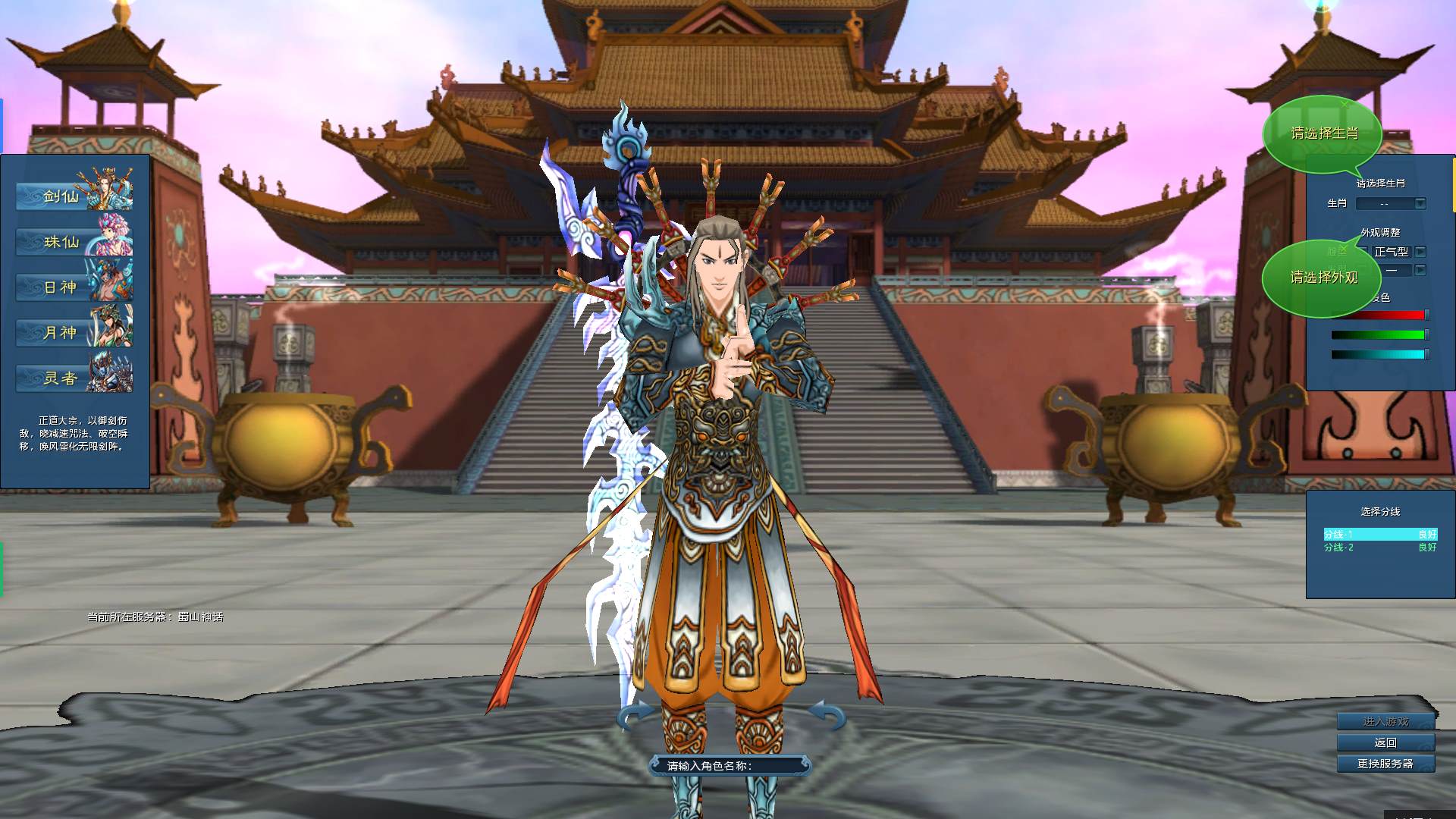
Task: Click the 更换服务器 change server button
Action: [x=1385, y=764]
